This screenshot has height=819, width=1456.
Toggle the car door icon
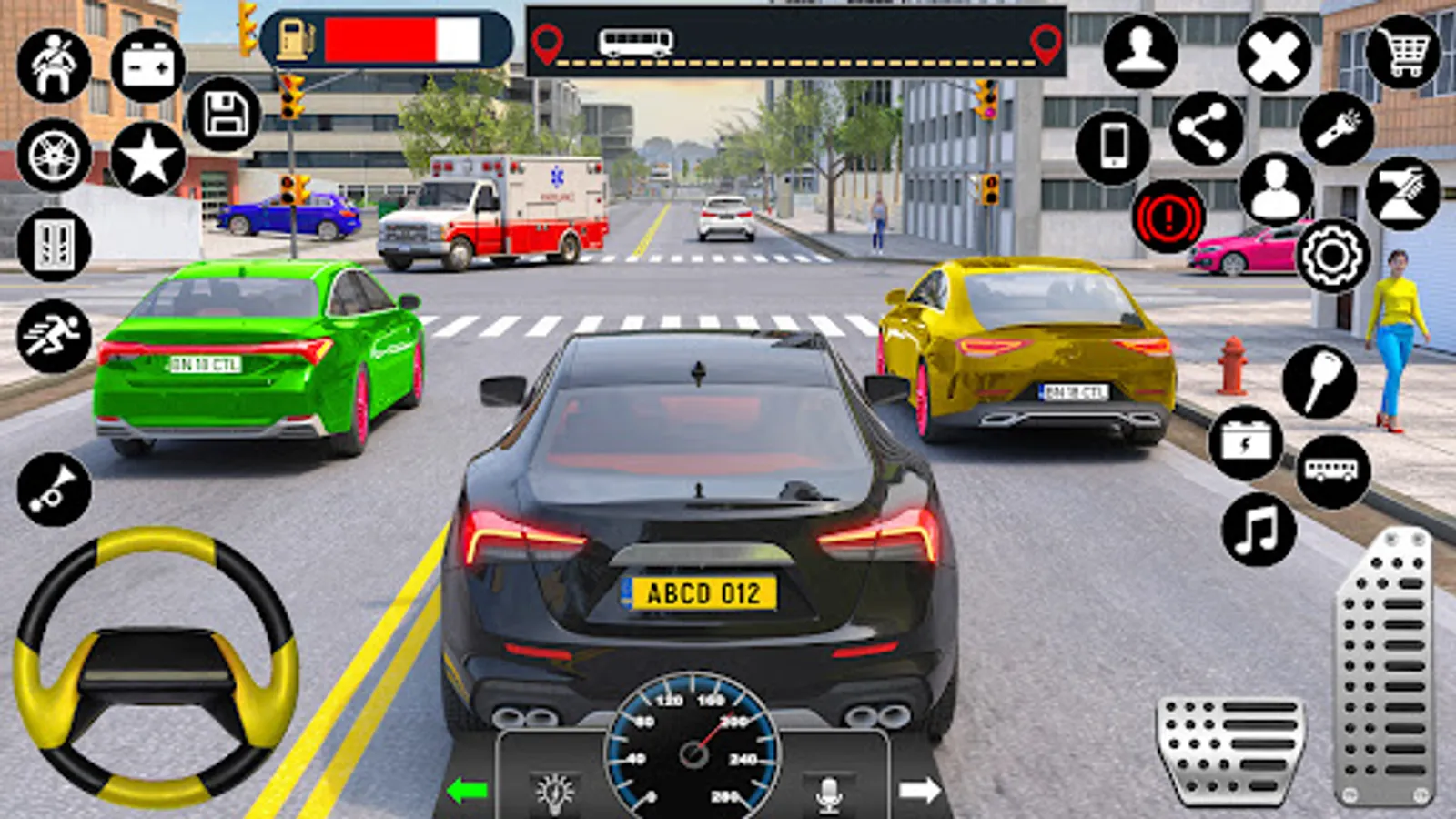(55, 244)
